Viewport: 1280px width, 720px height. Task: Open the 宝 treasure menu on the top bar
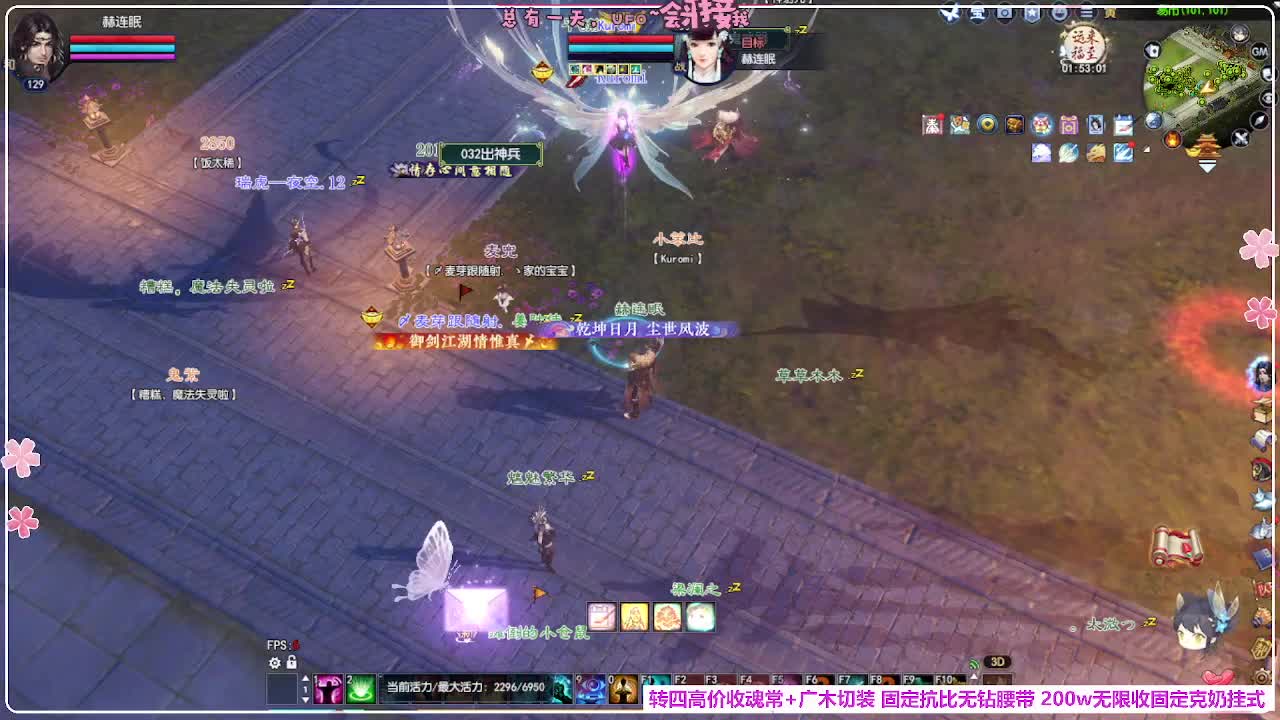click(x=977, y=12)
